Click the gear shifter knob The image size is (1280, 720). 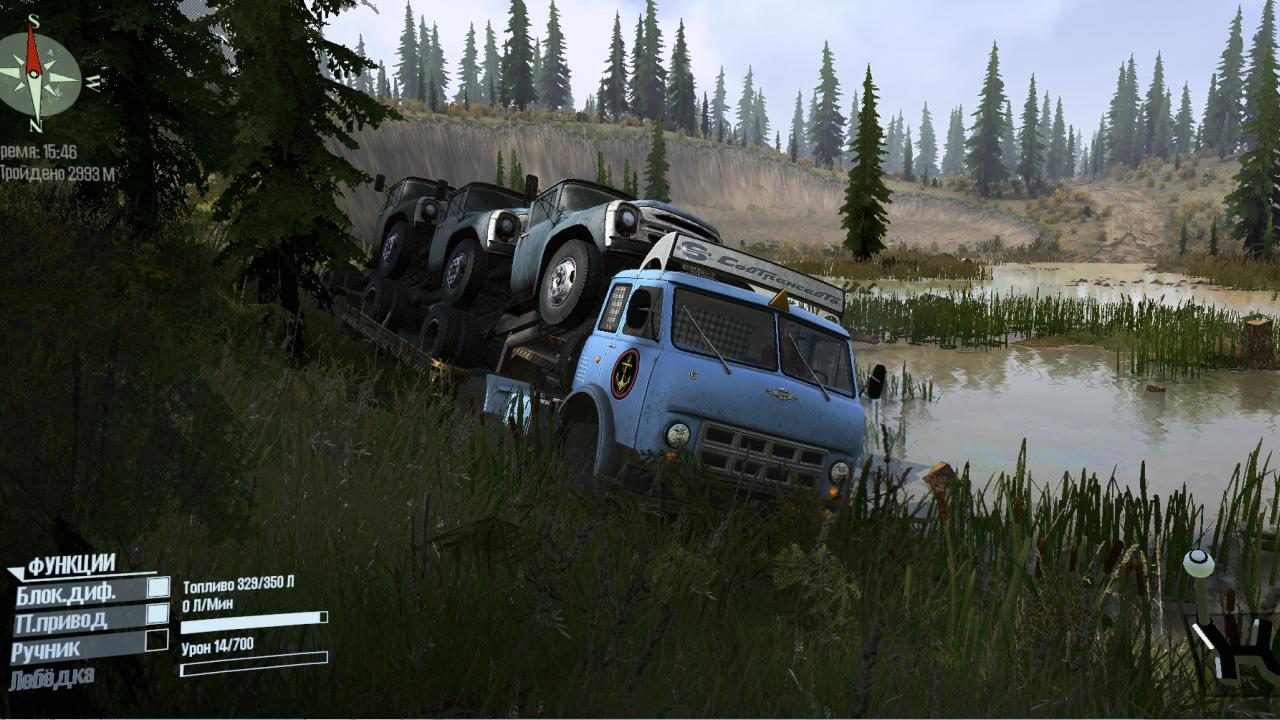tap(1198, 565)
